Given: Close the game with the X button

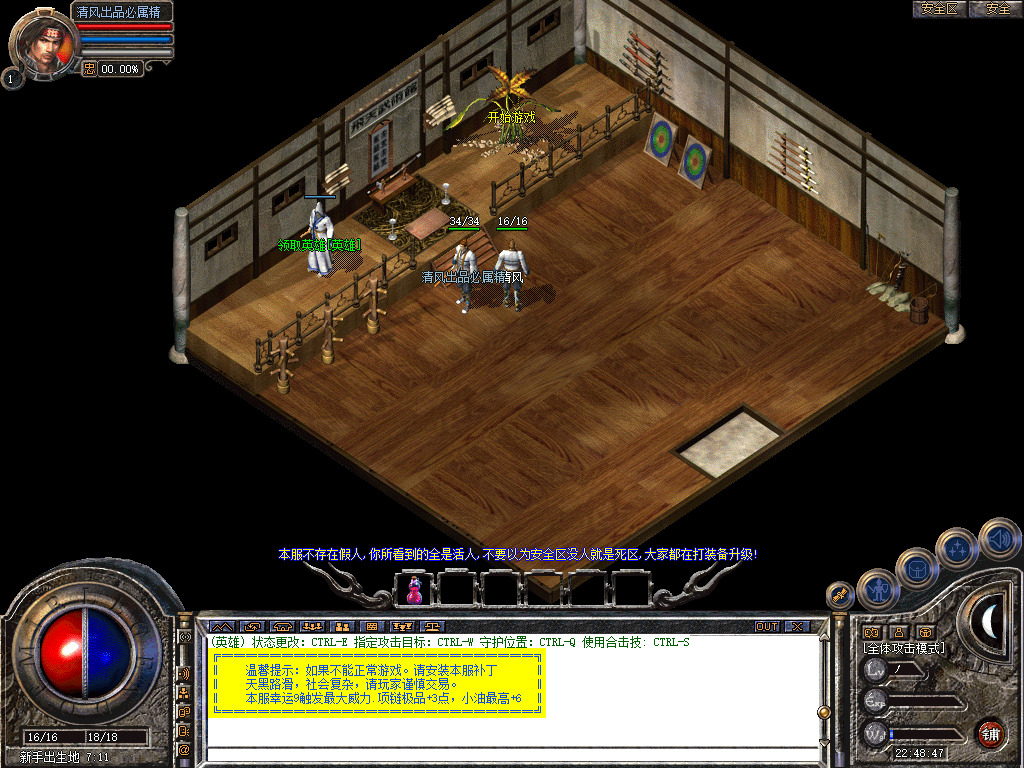Looking at the screenshot, I should (796, 627).
